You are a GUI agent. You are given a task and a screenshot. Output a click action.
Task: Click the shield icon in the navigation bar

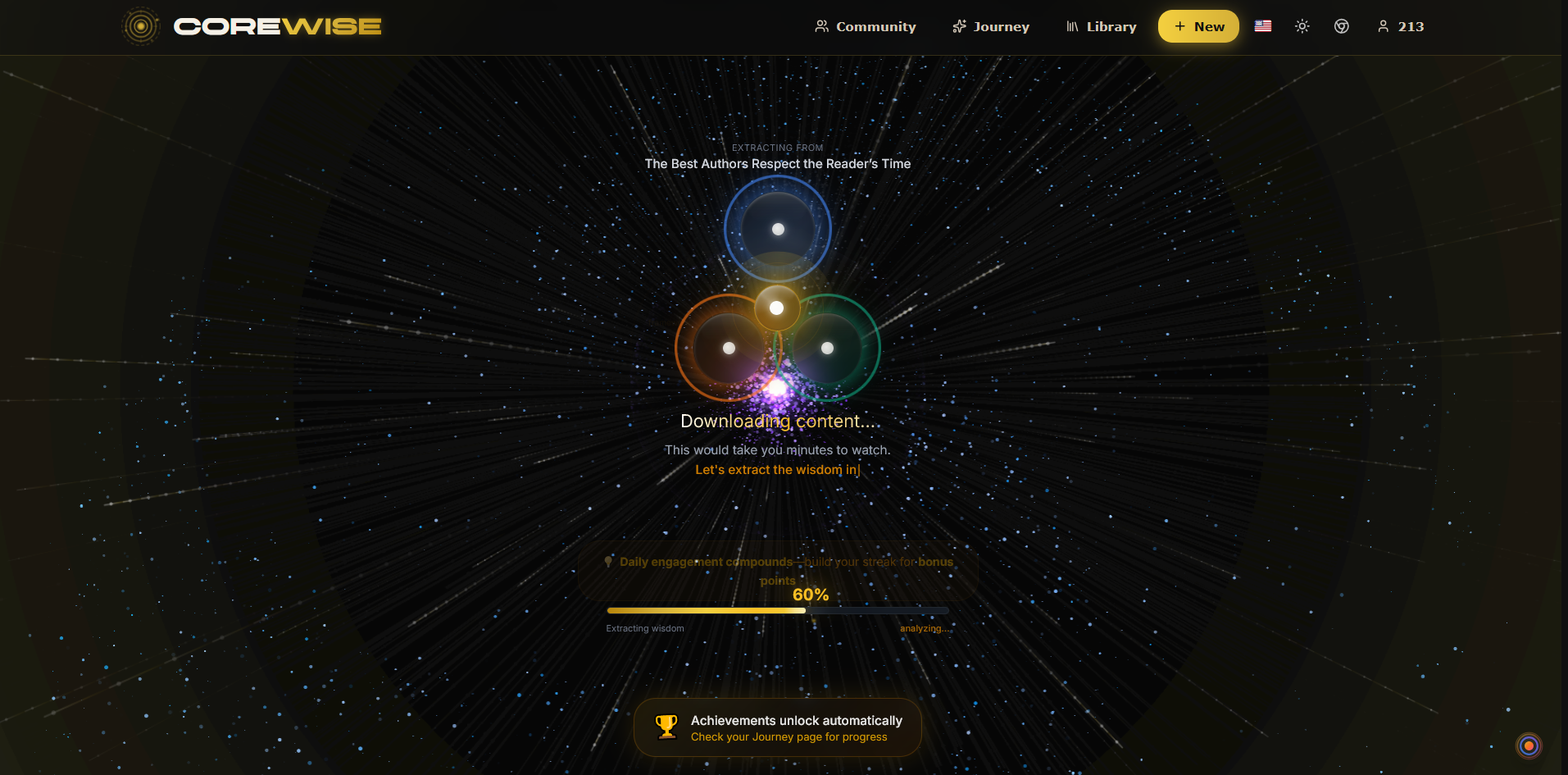pyautogui.click(x=1342, y=26)
